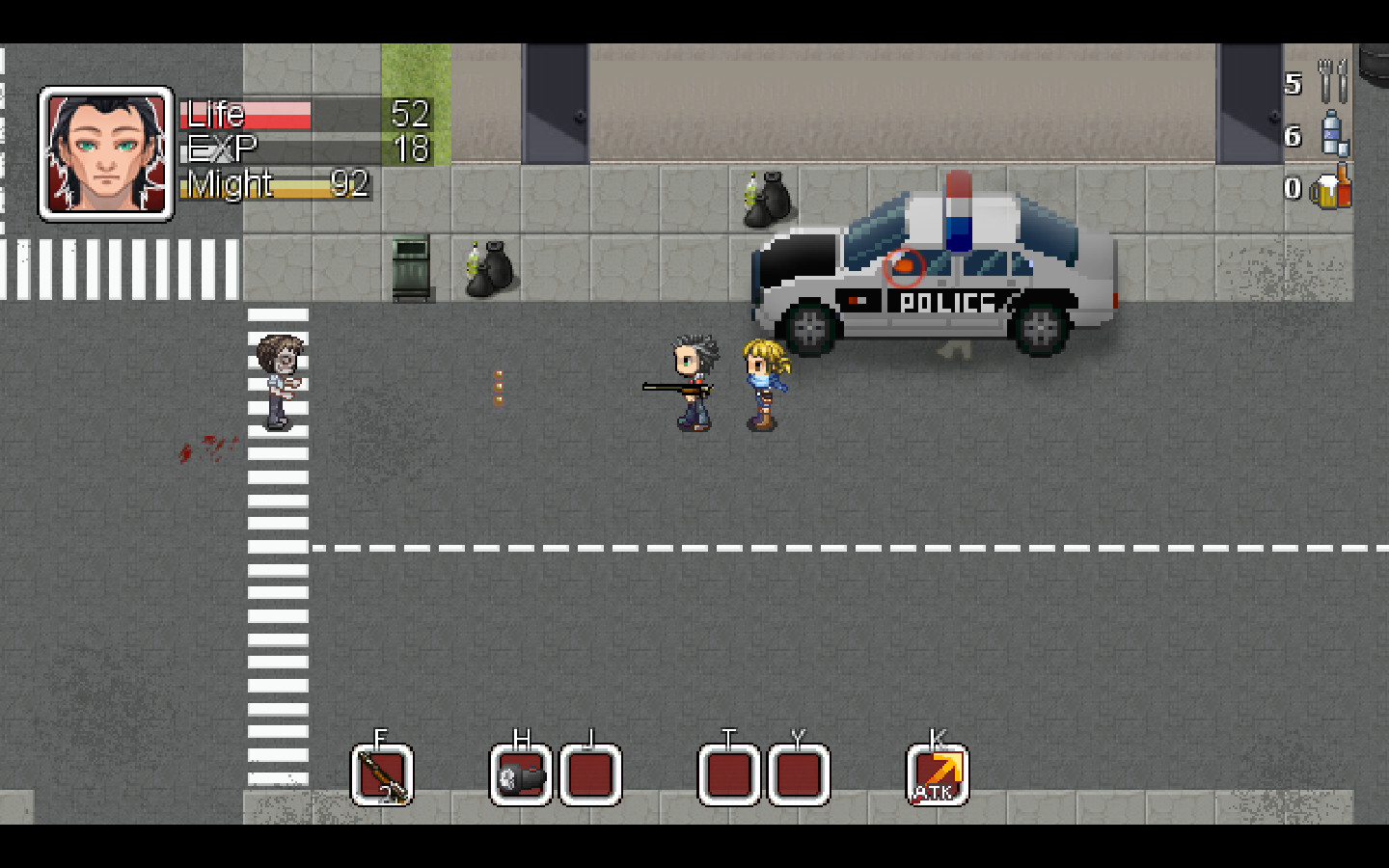The width and height of the screenshot is (1389, 868).
Task: Select the empty hotkey slot T
Action: tap(727, 773)
